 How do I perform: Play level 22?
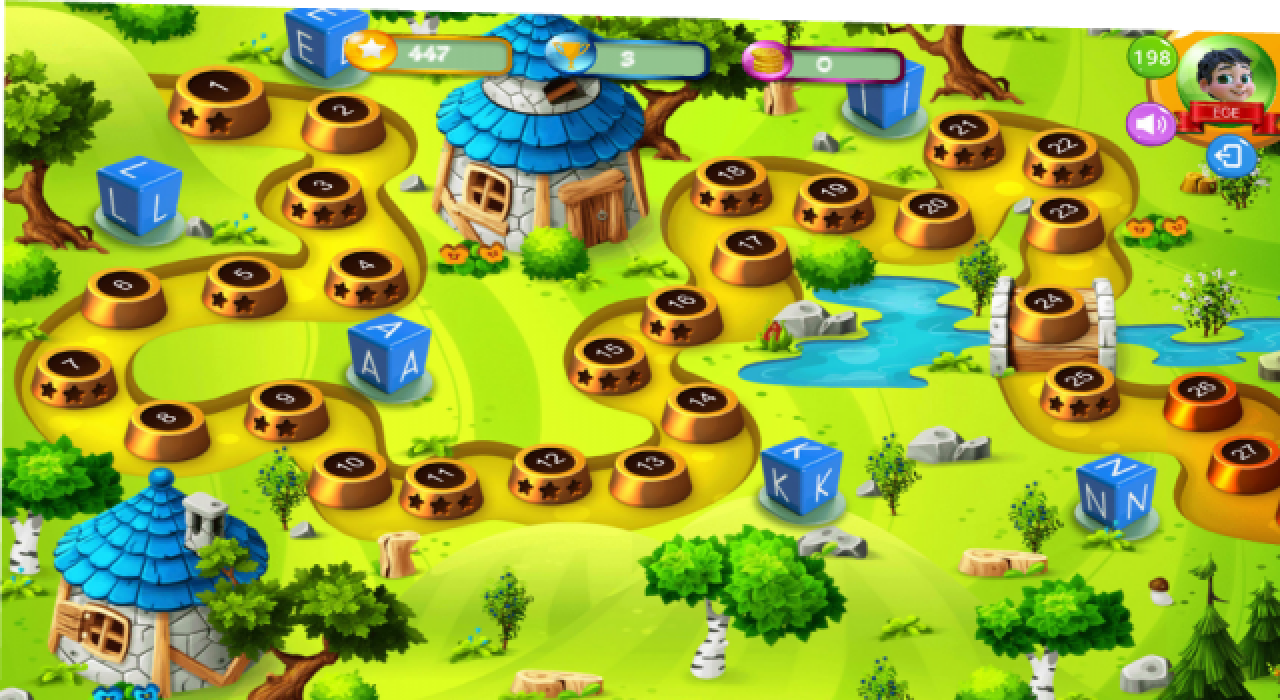tap(1062, 155)
